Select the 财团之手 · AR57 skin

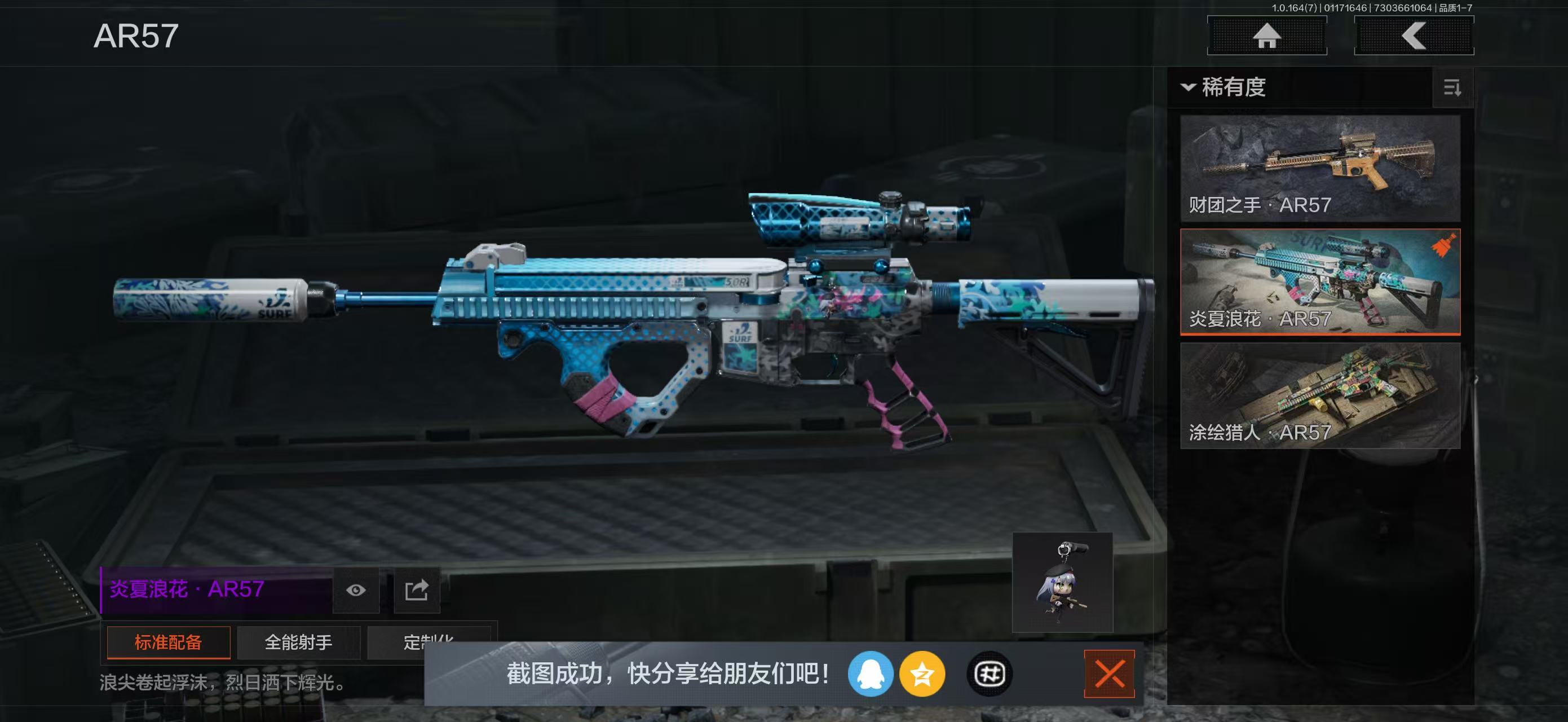click(1320, 168)
